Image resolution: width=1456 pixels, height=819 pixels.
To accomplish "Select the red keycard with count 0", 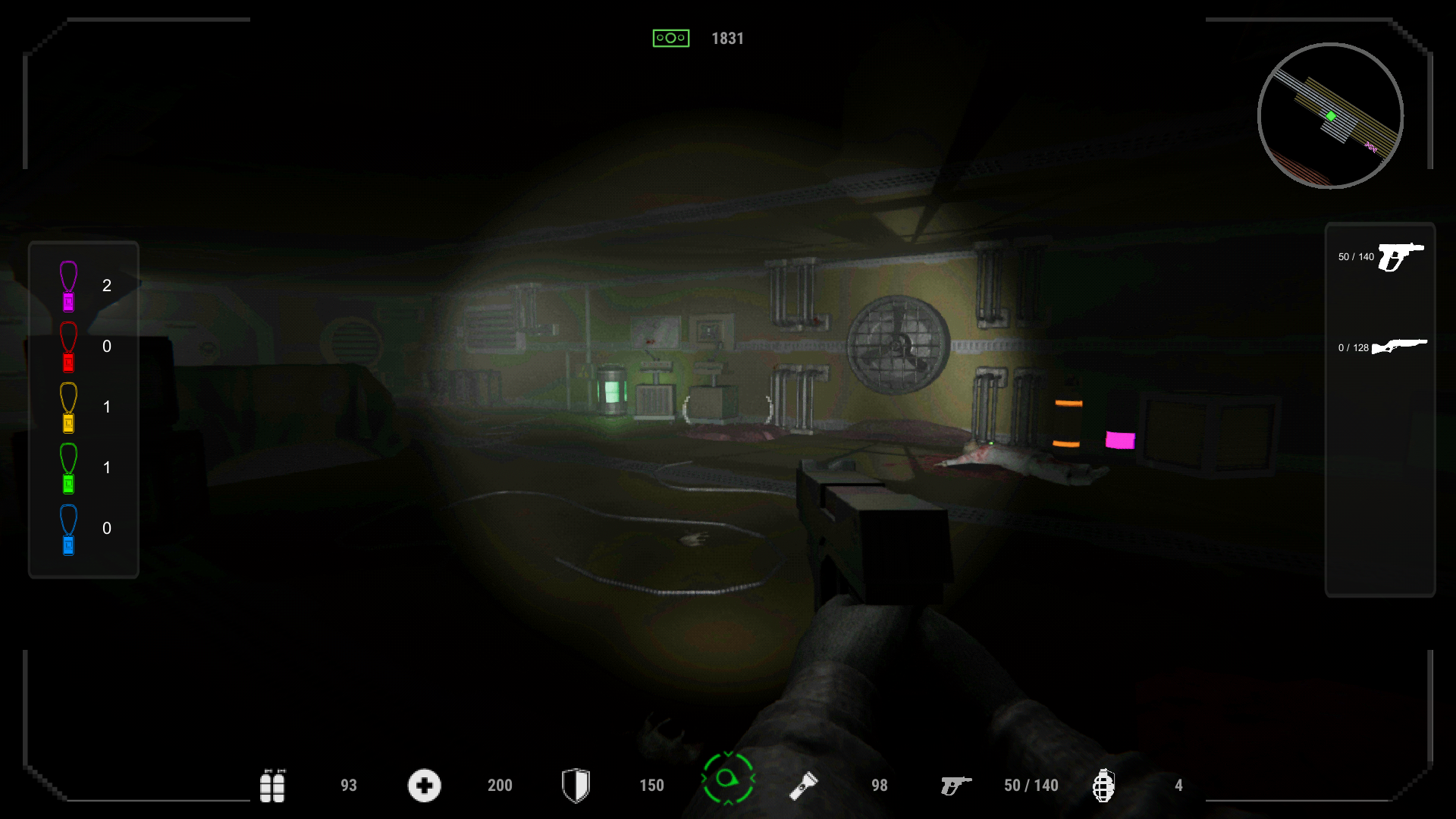I will coord(67,347).
